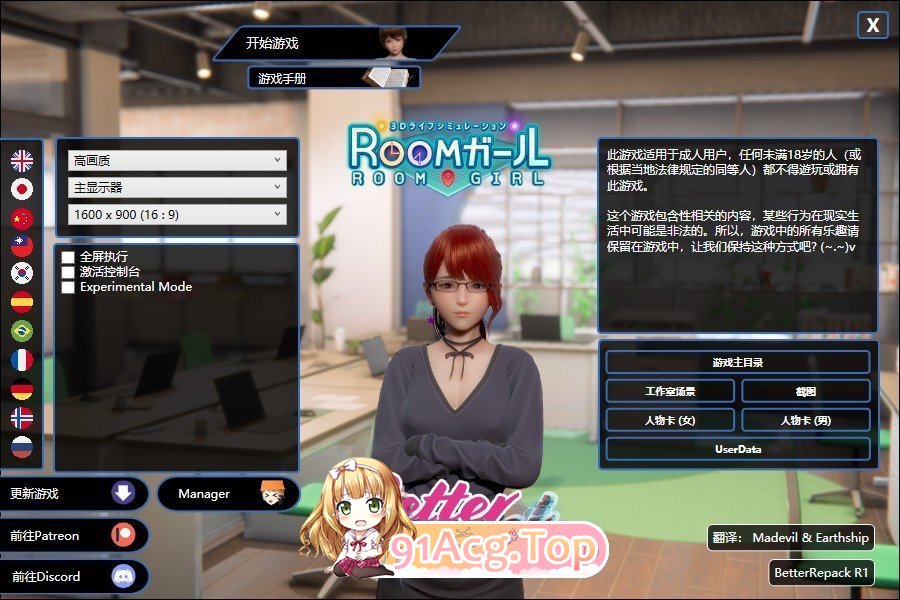Enable the 全屏执行 fullscreen checkbox
Viewport: 900px width, 600px height.
point(68,257)
